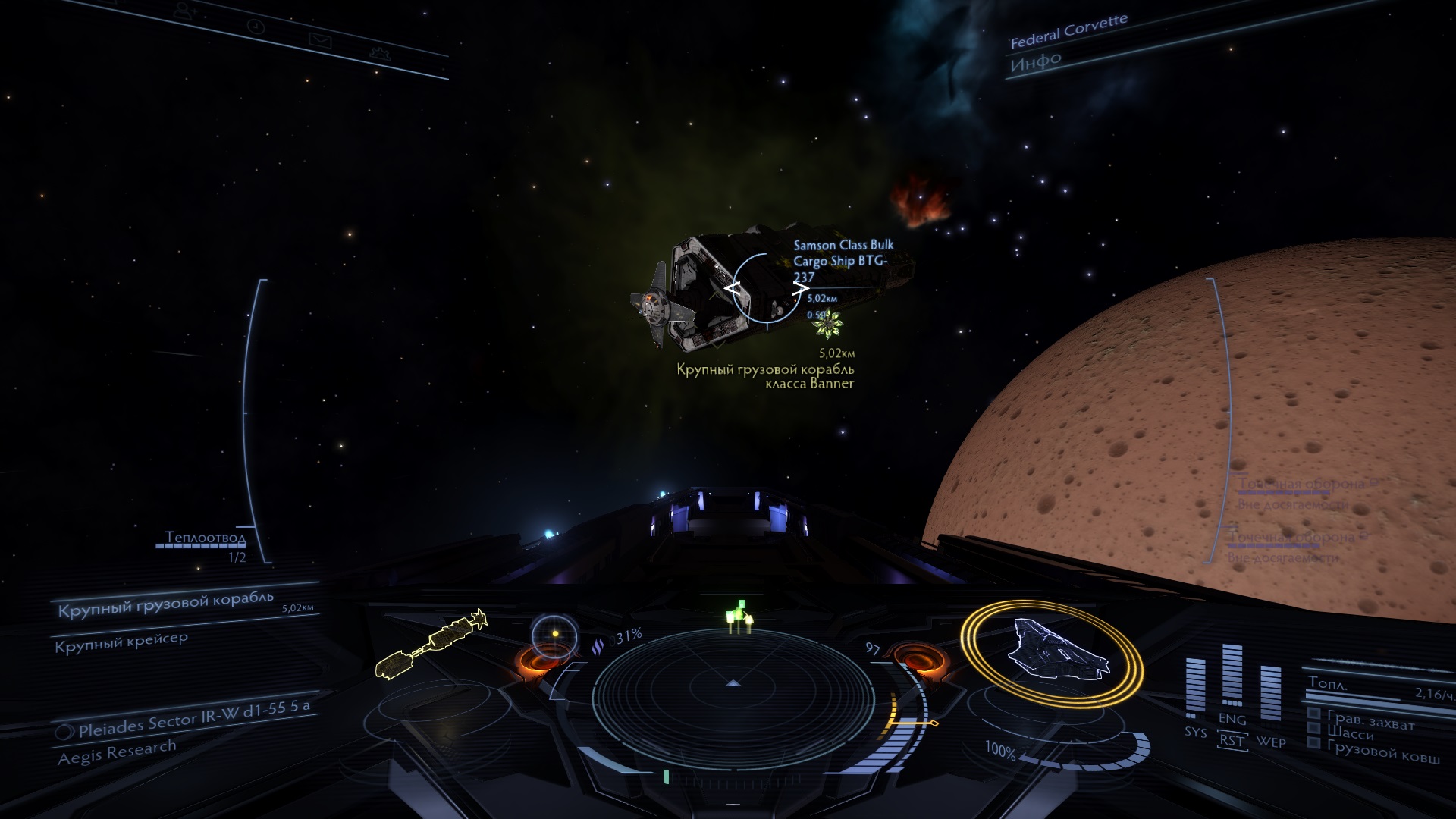This screenshot has height=819, width=1456.
Task: Reset power distribution with RST
Action: (1232, 740)
